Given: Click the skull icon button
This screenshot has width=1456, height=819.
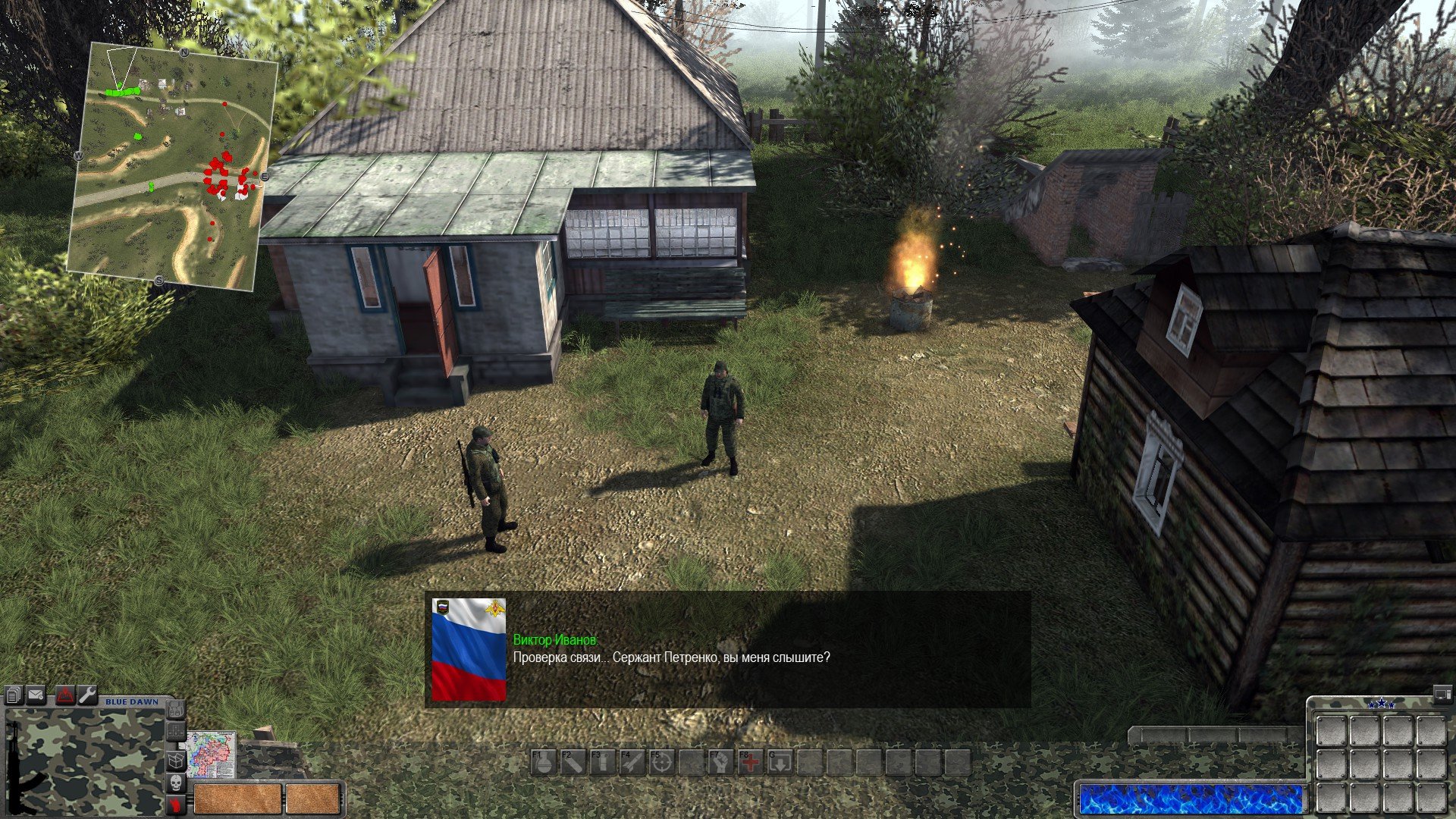Looking at the screenshot, I should (175, 783).
